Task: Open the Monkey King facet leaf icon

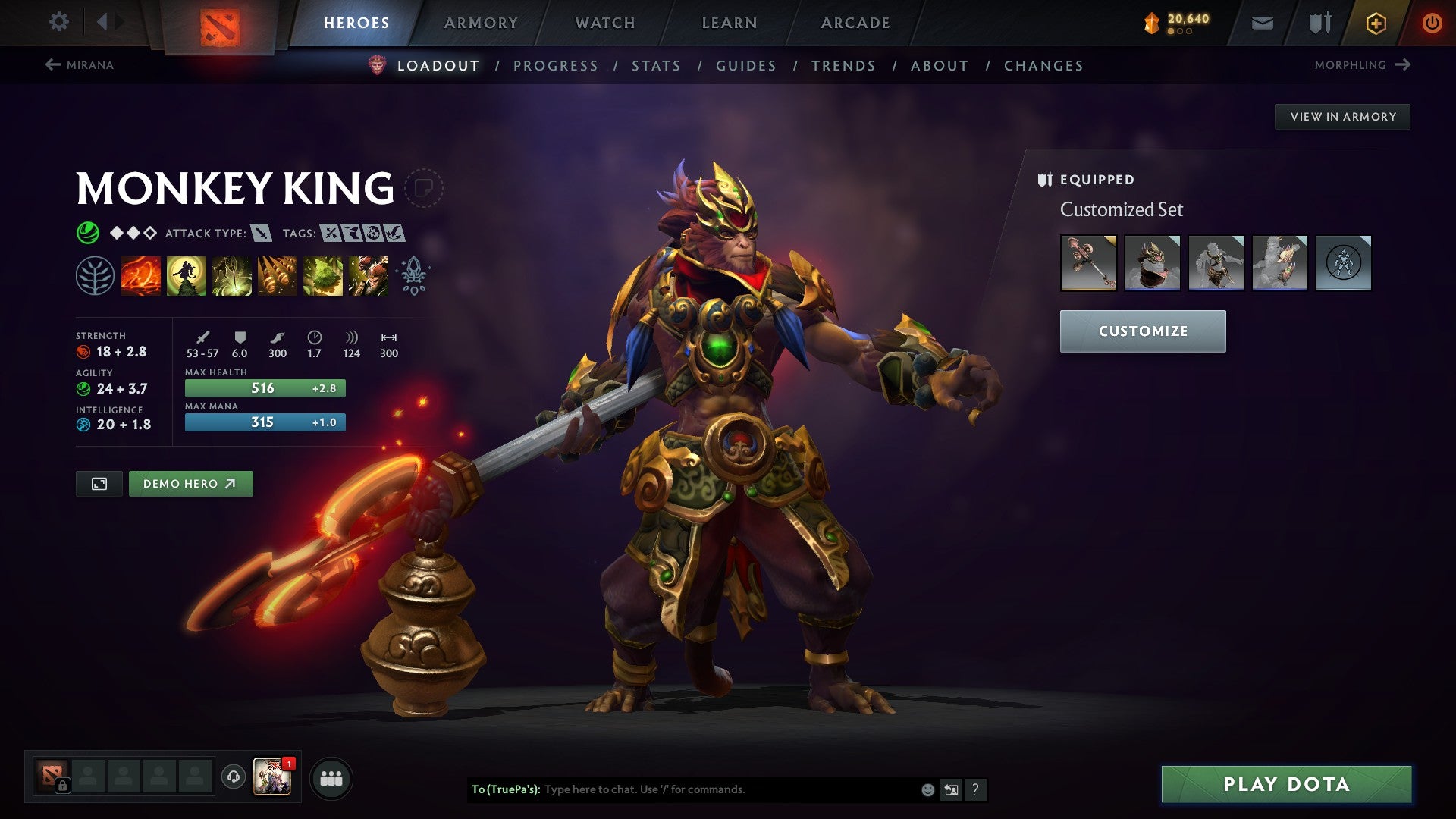Action: [96, 275]
